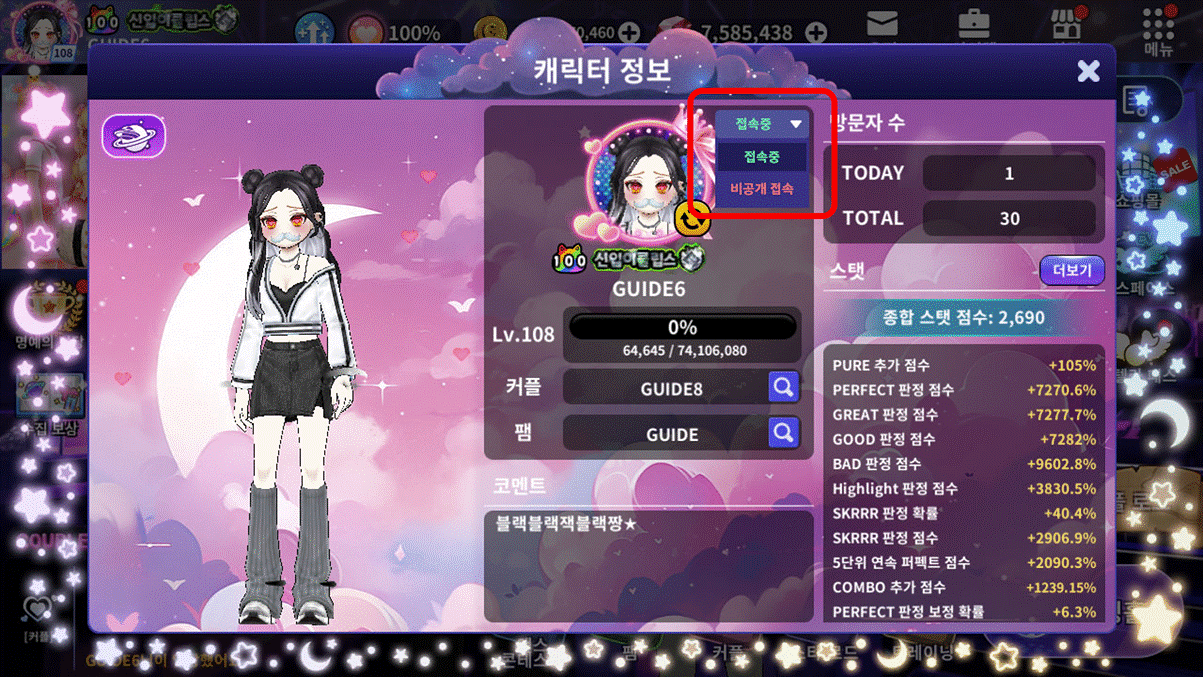The height and width of the screenshot is (677, 1203).
Task: Click the purple planet icon button
Action: (x=134, y=135)
